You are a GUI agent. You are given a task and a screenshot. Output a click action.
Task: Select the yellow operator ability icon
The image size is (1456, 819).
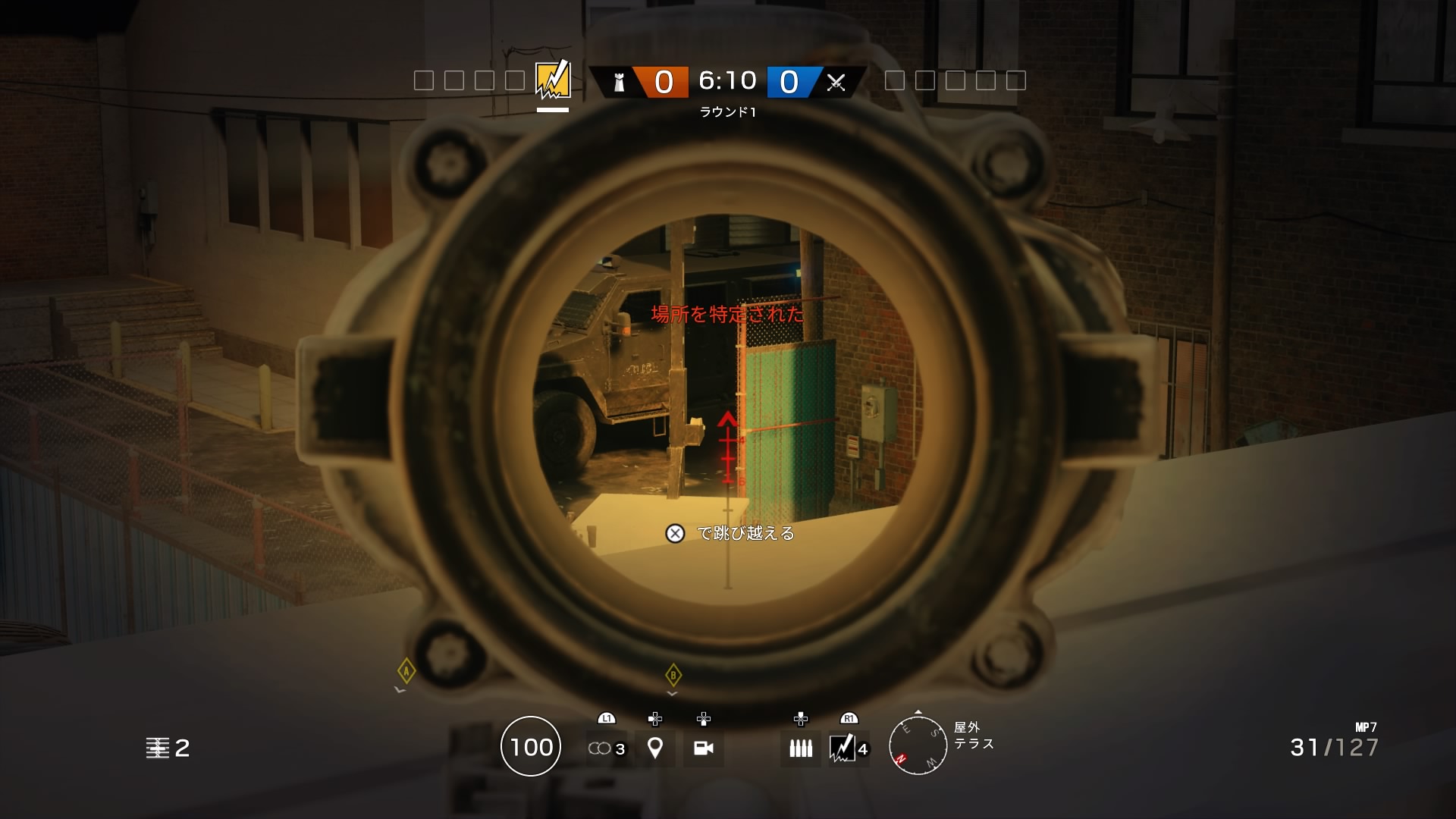click(x=551, y=78)
